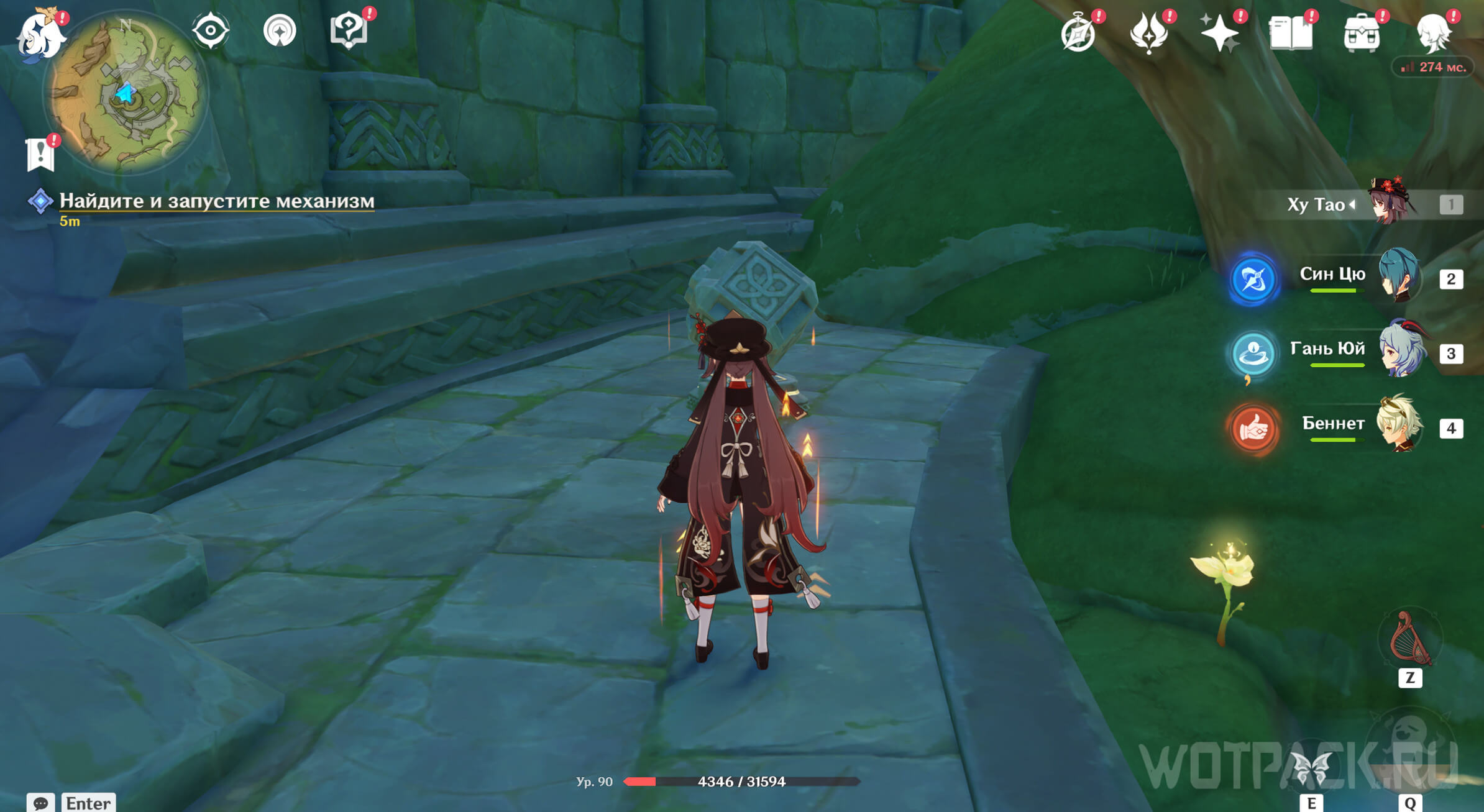The image size is (1484, 812).
Task: Use the Windsong Lyre gadget icon
Action: (x=1410, y=639)
